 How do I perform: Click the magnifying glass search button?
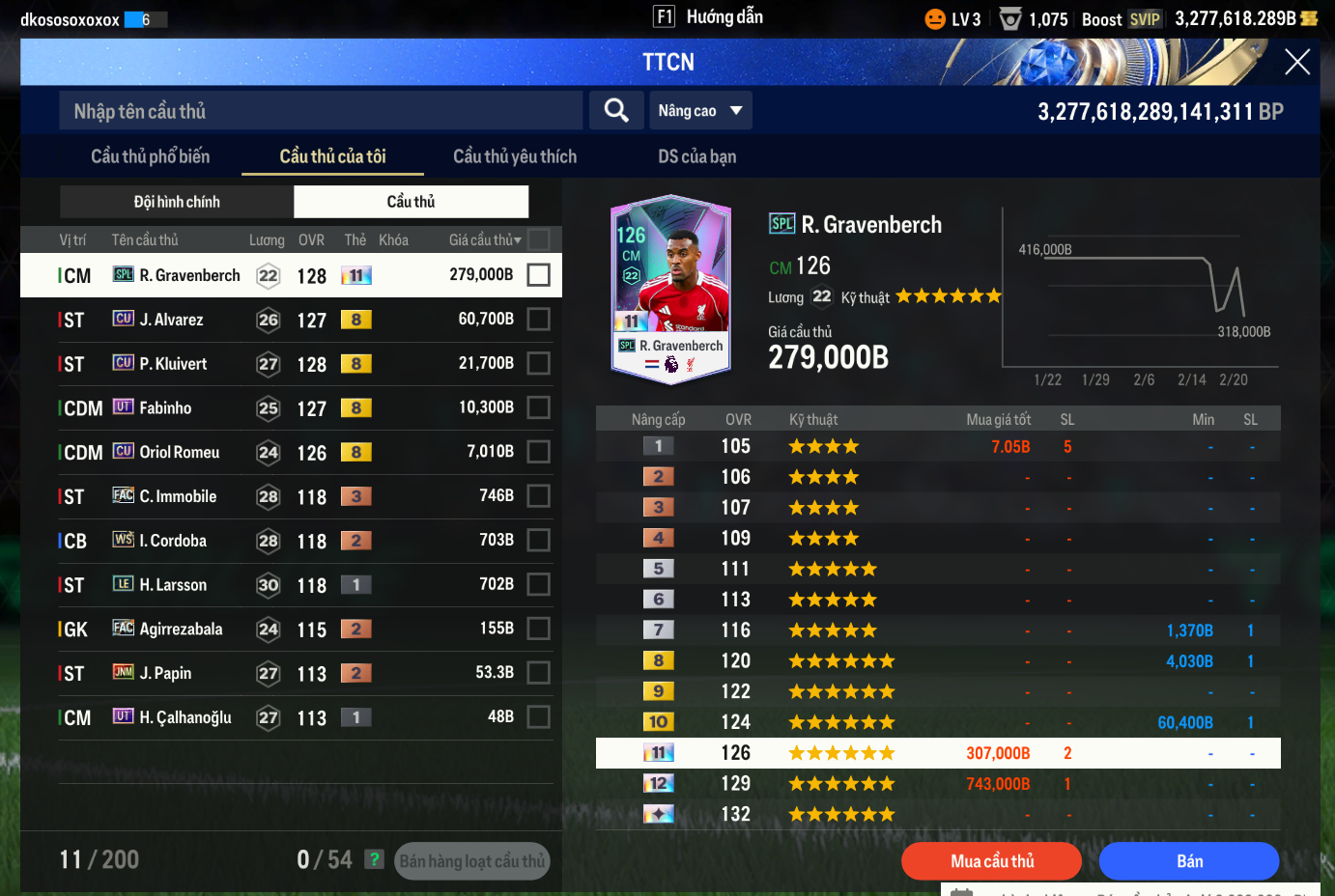click(616, 111)
